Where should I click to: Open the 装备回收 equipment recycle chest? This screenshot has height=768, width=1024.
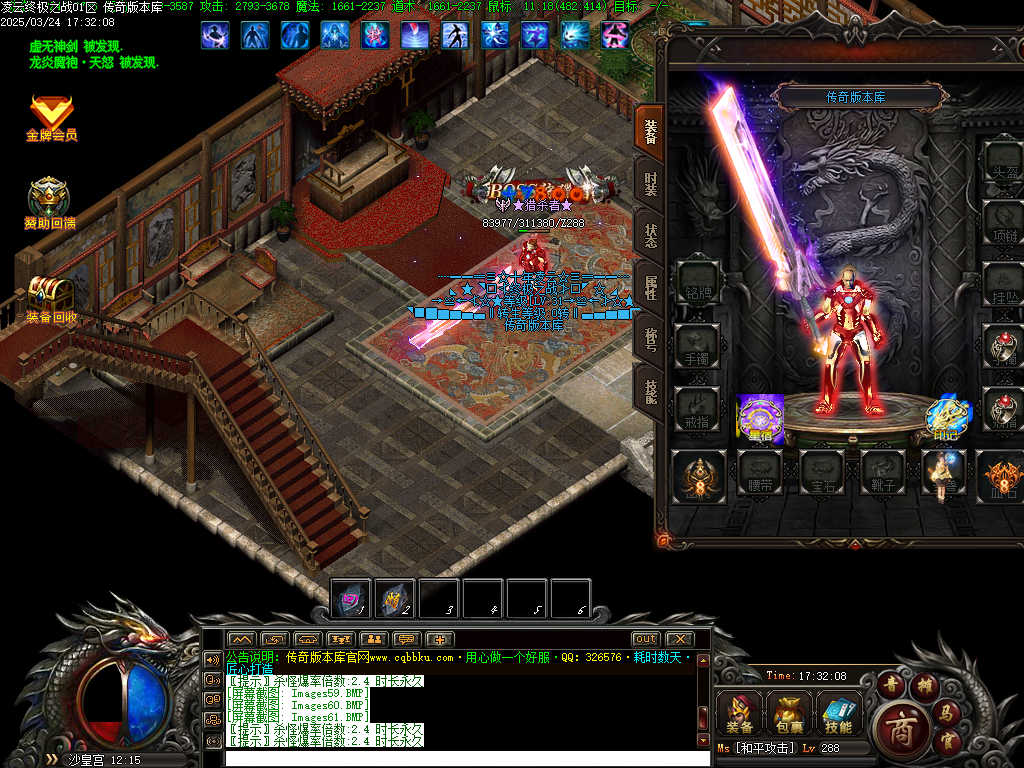[50, 297]
